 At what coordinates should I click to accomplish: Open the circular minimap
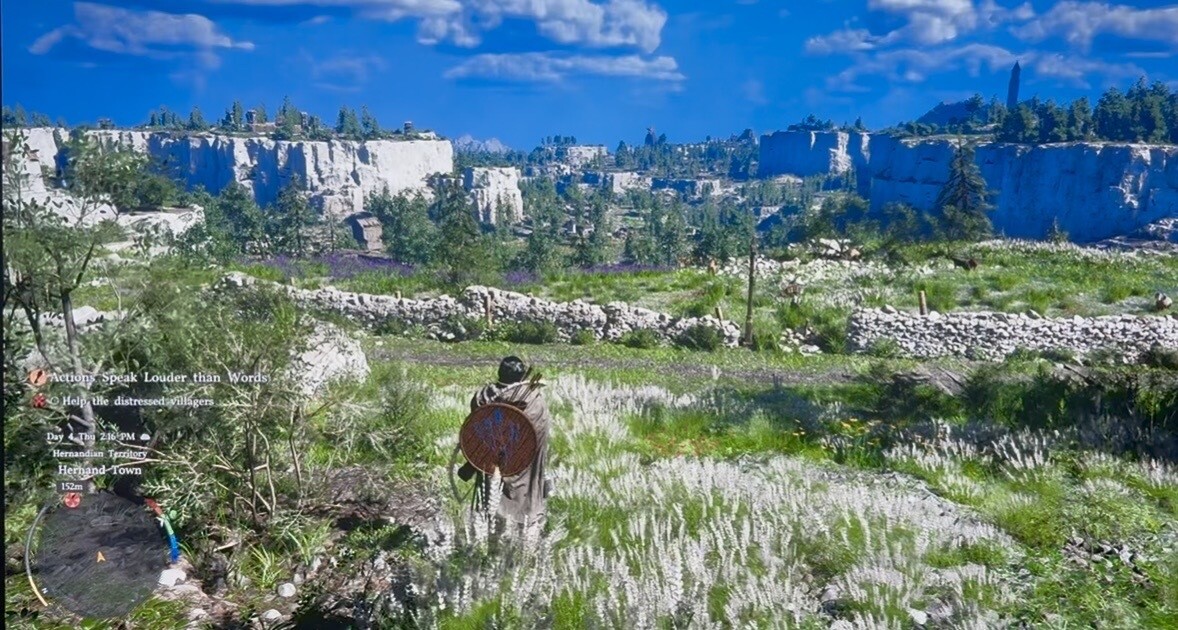98,553
